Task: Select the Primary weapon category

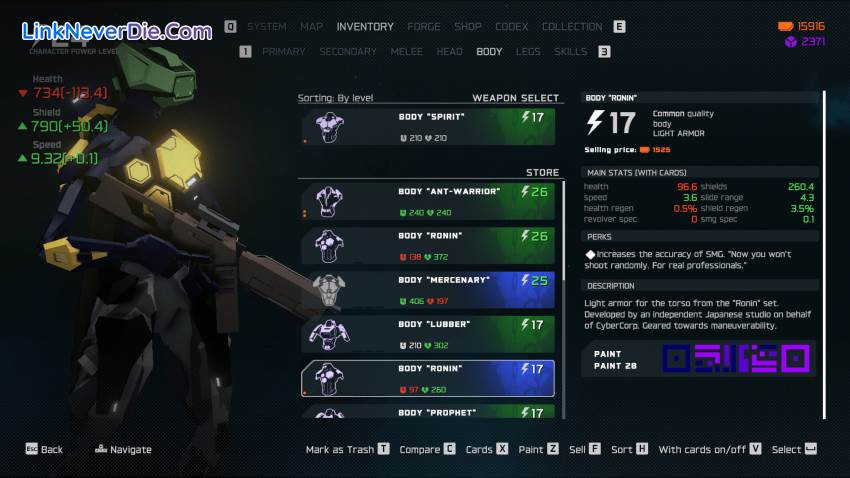Action: [x=284, y=52]
